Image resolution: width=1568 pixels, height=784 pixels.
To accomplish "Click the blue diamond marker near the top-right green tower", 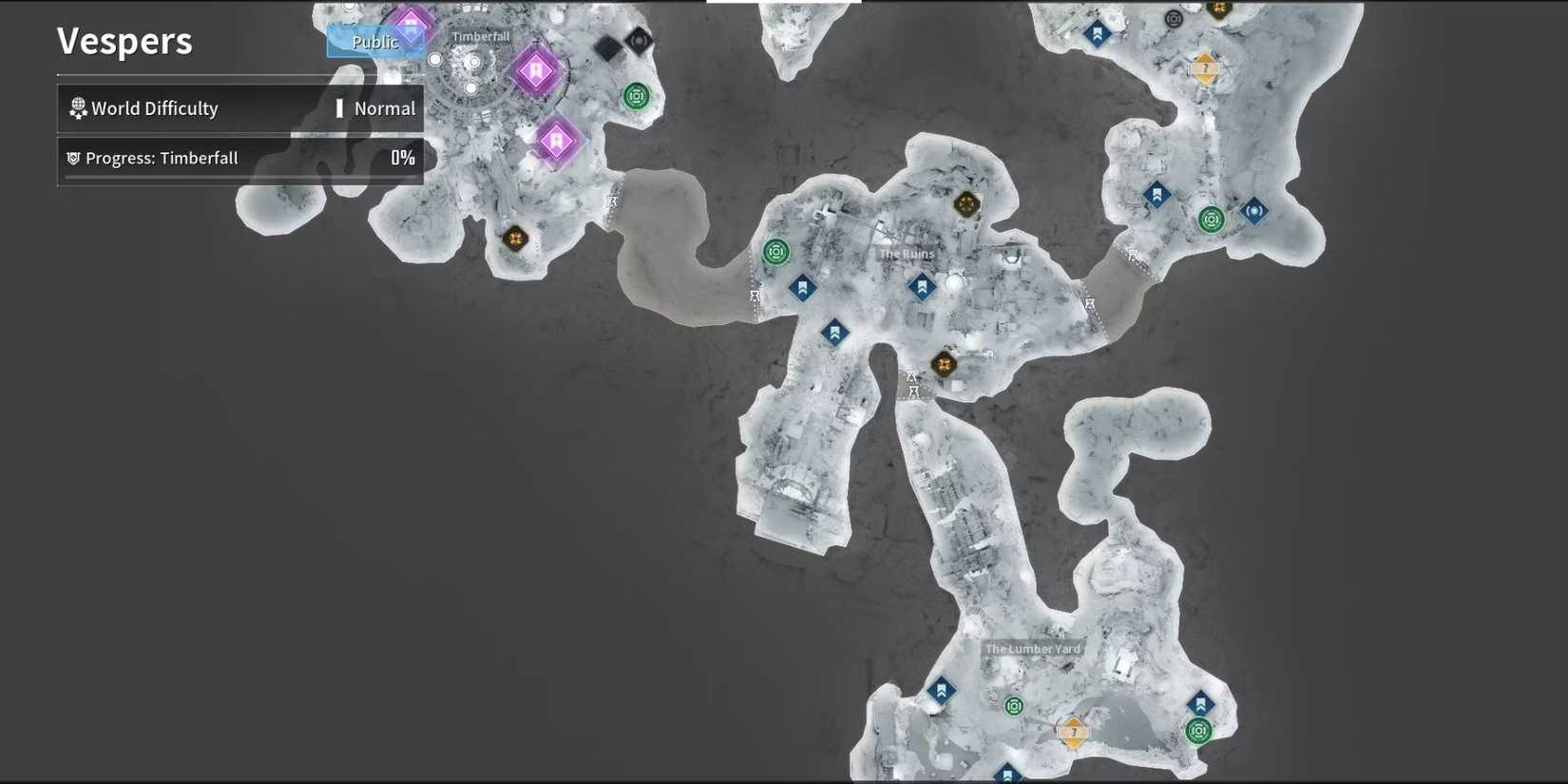I will (x=1252, y=212).
